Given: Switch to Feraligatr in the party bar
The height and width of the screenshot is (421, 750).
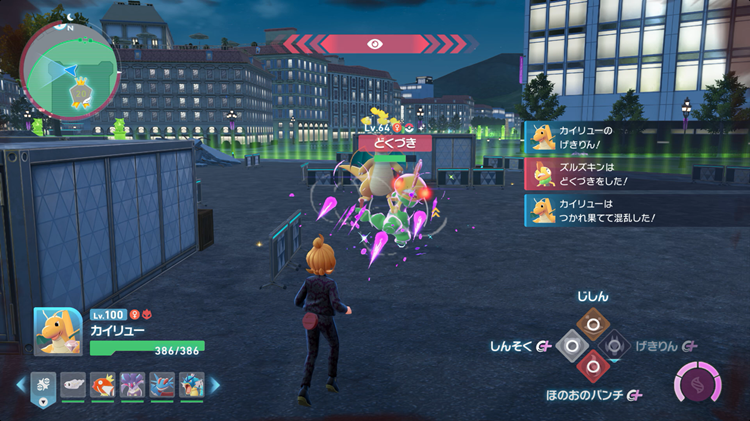Looking at the screenshot, I should pyautogui.click(x=160, y=384).
